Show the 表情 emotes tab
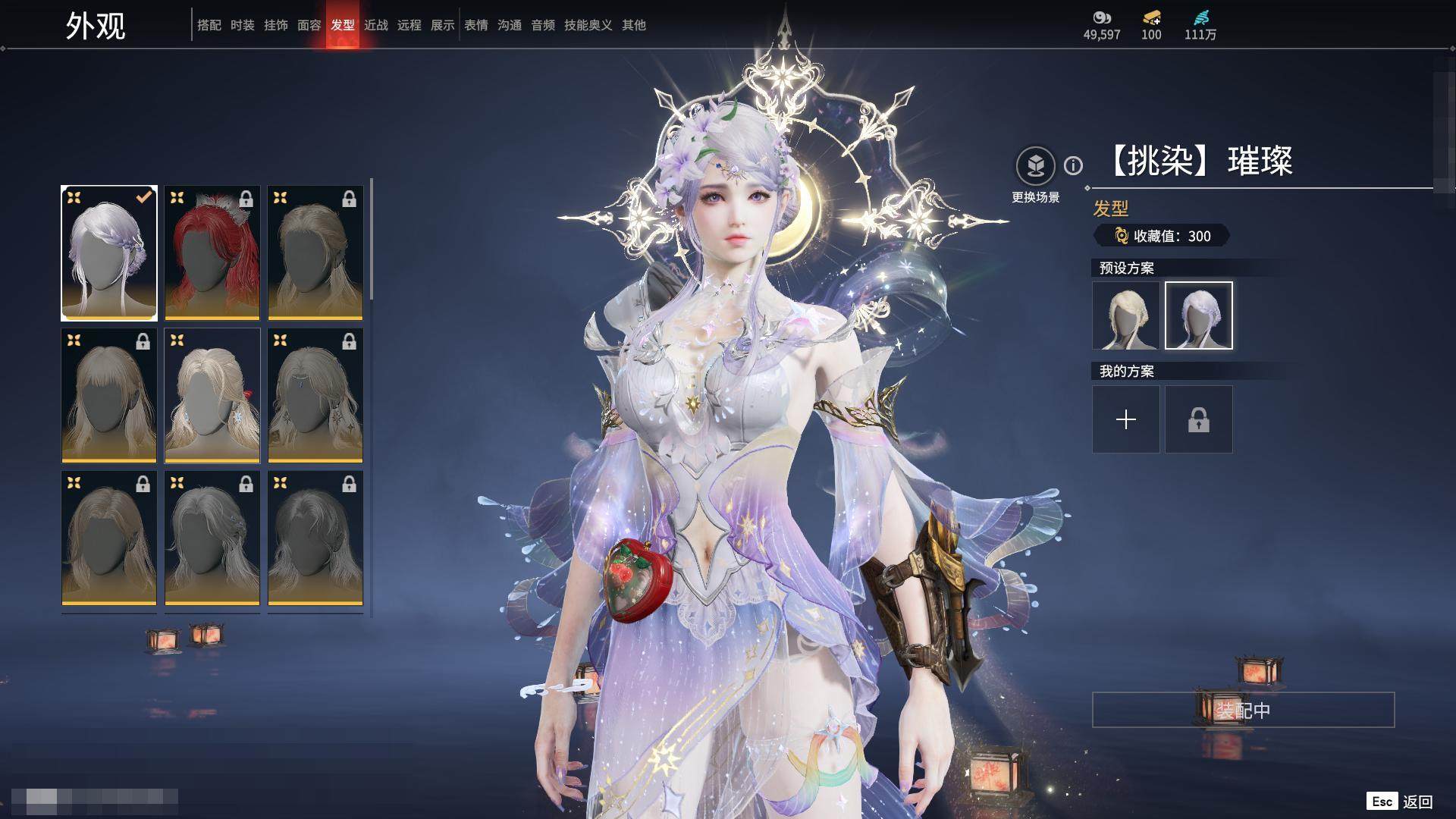 tap(476, 25)
